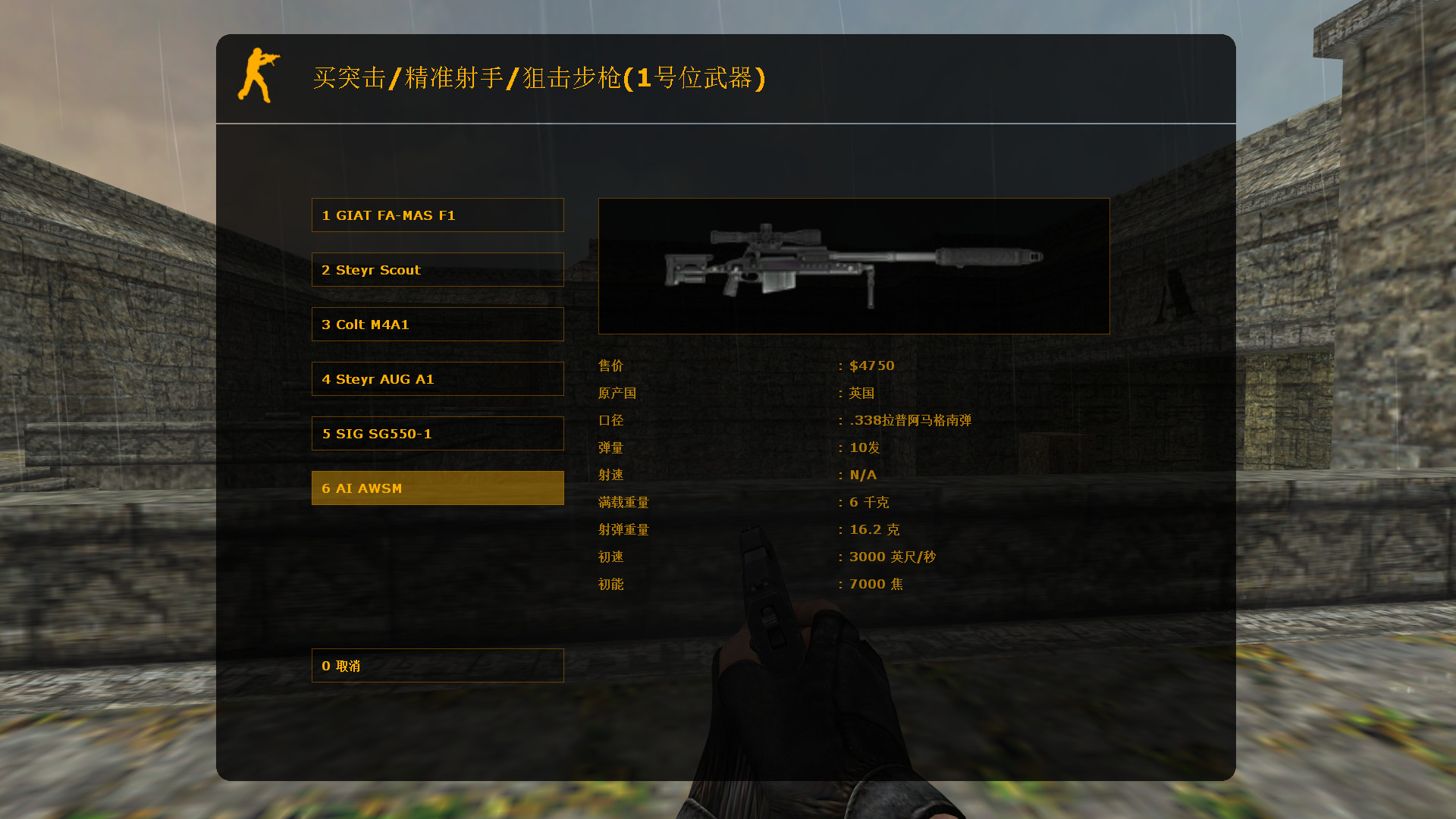
Task: Click the 射弹重量 value 16.2 克
Action: coord(874,529)
